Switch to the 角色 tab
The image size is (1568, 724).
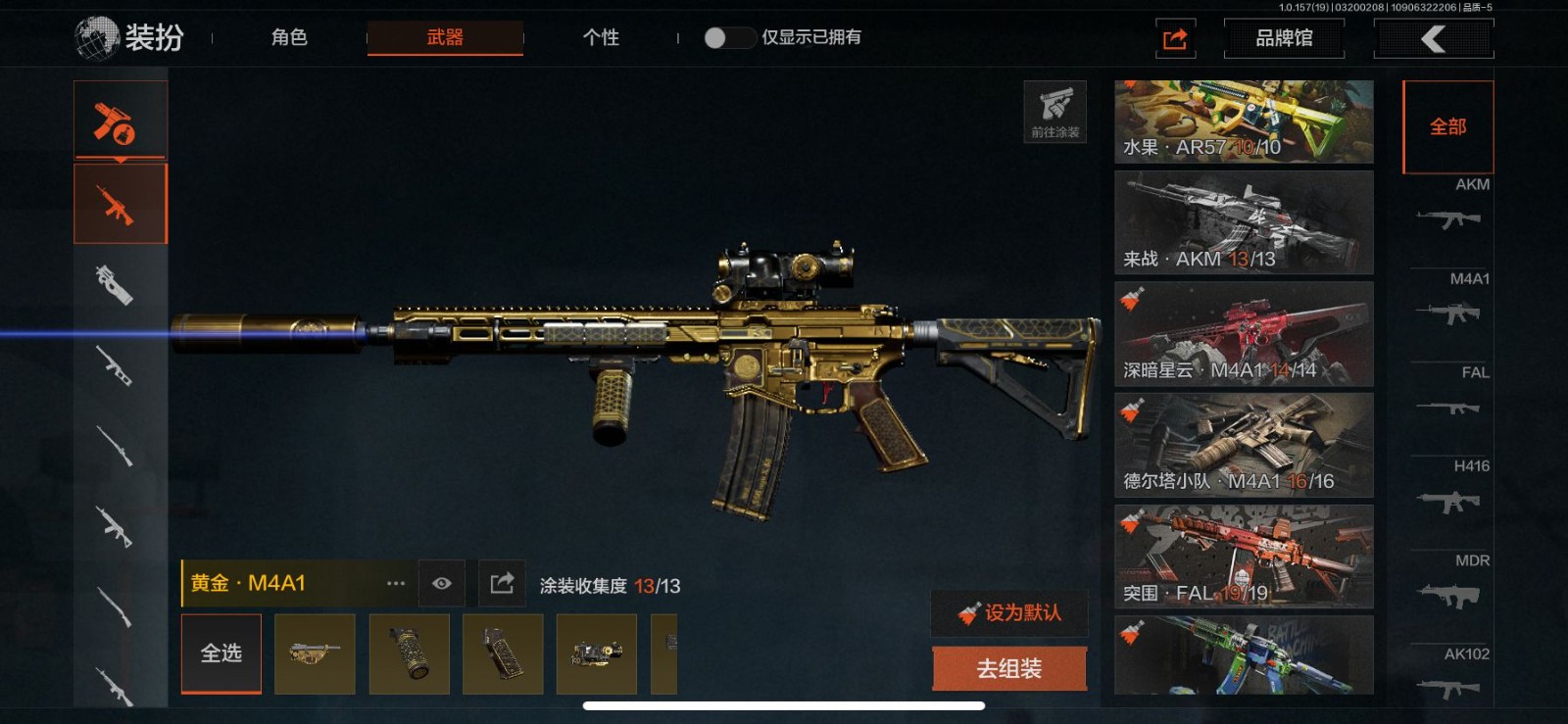pyautogui.click(x=289, y=37)
